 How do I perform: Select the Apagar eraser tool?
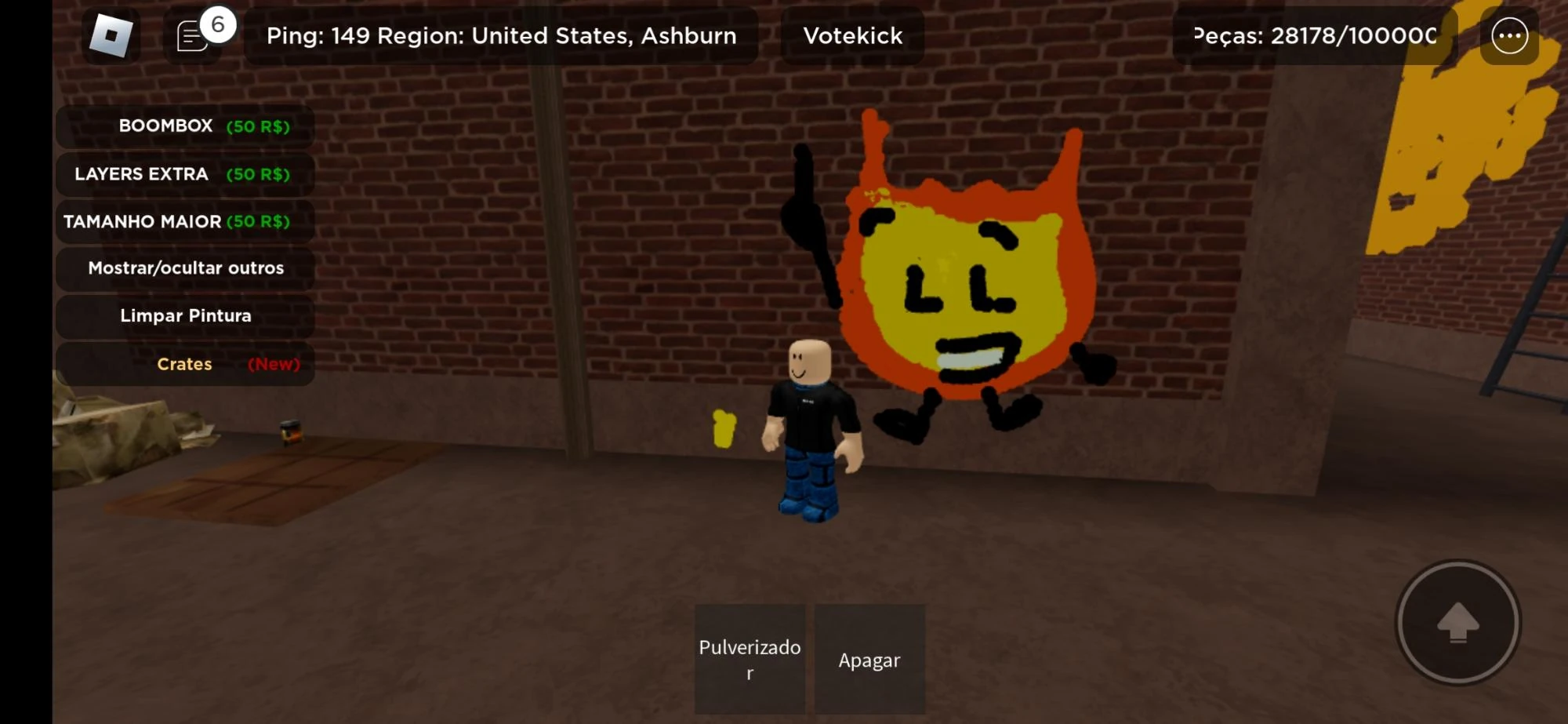click(x=869, y=659)
